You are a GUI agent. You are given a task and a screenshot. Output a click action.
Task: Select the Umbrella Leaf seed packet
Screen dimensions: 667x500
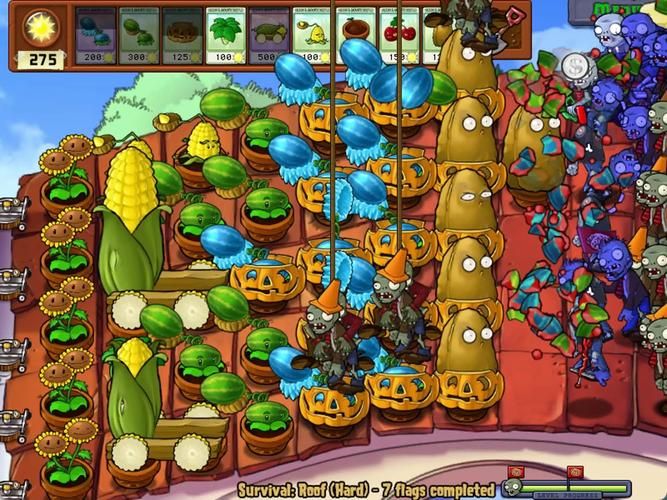tap(226, 37)
